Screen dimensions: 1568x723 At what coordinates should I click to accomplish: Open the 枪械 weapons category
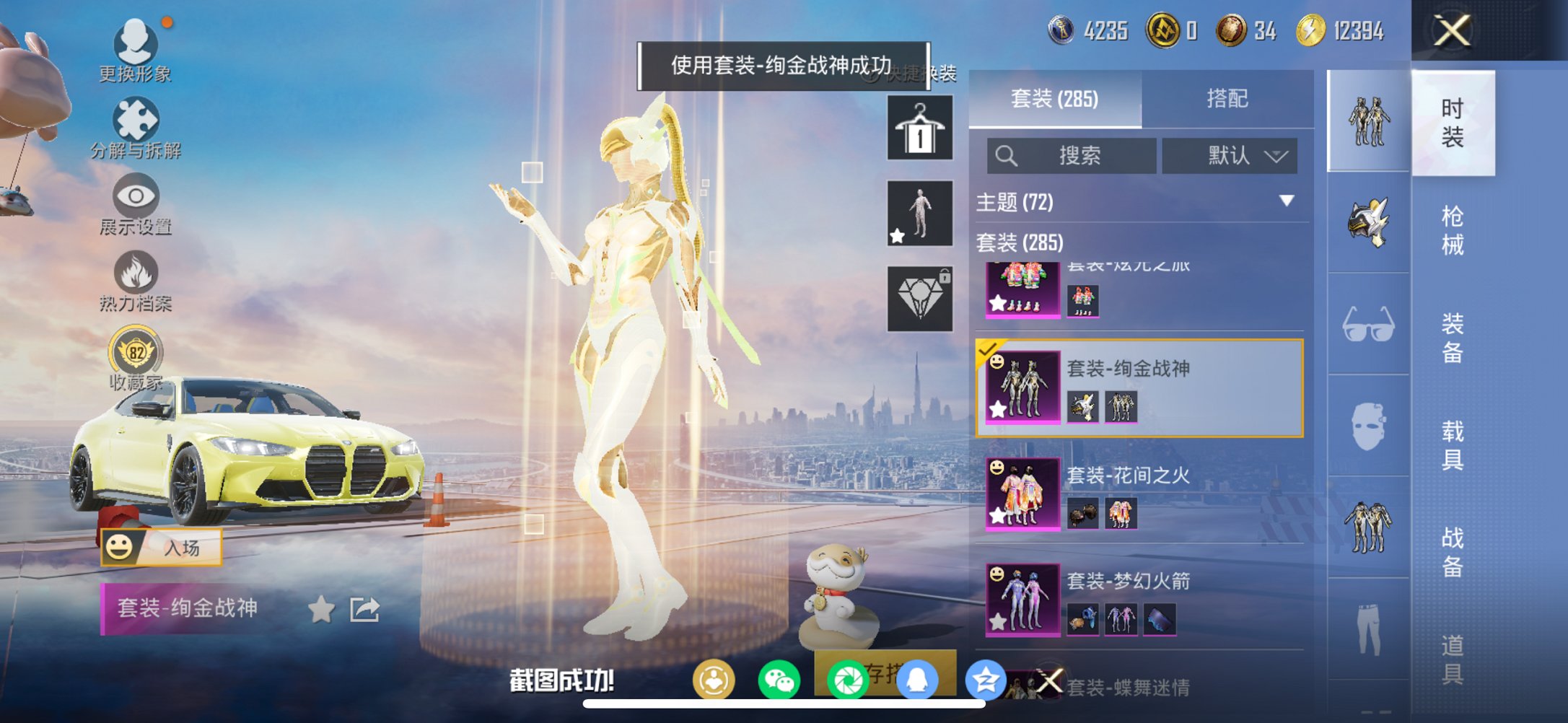tap(1454, 227)
